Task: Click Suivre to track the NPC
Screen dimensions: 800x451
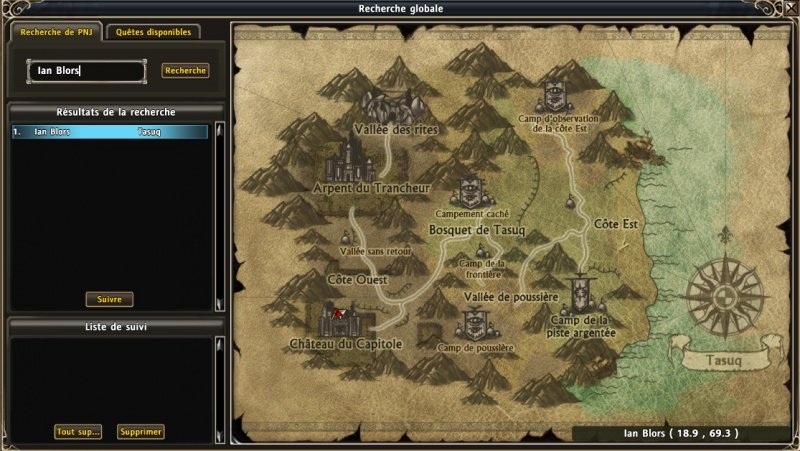Action: coord(109,299)
